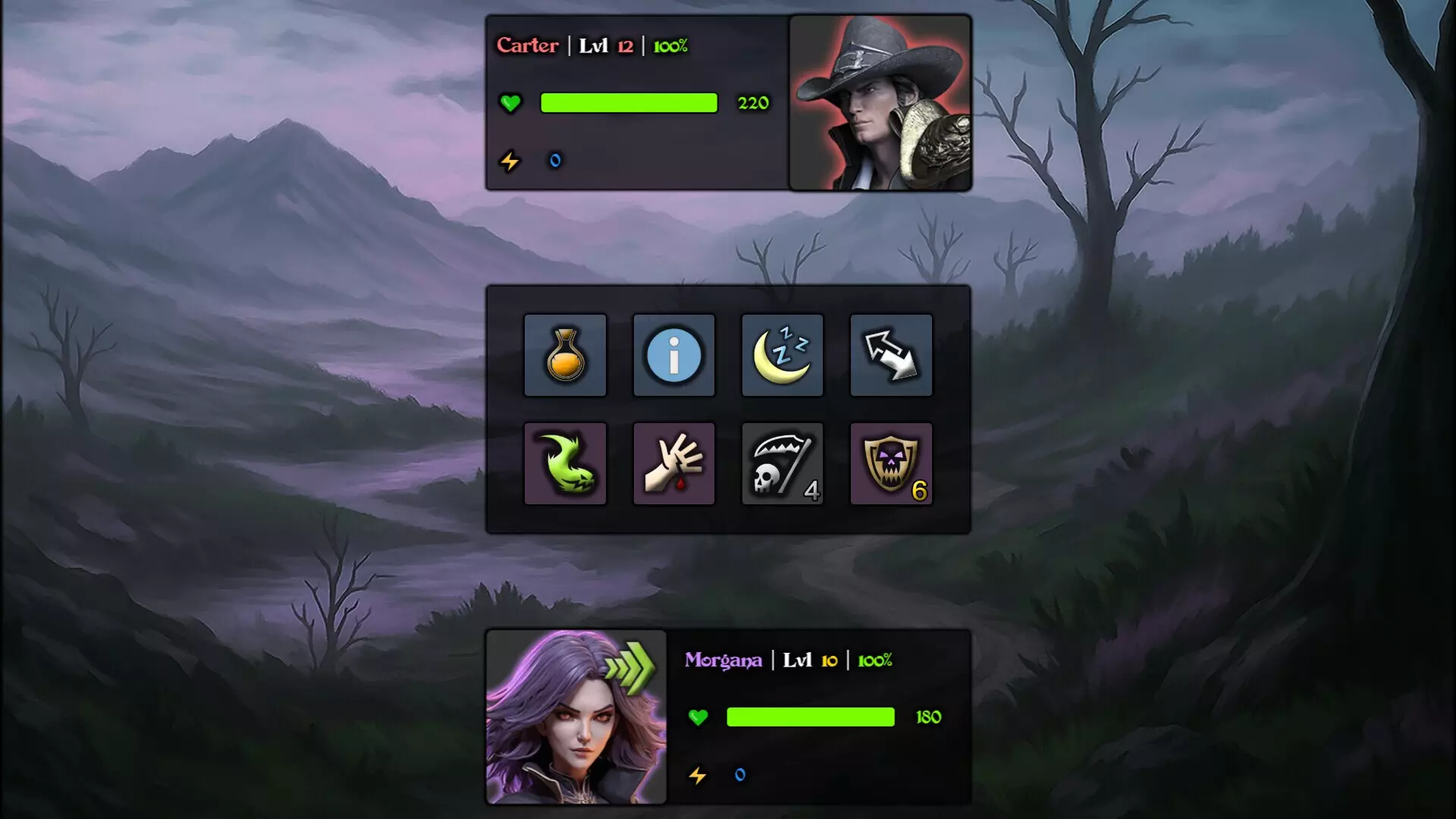Click Morgana's Lvl 10 label

click(810, 661)
